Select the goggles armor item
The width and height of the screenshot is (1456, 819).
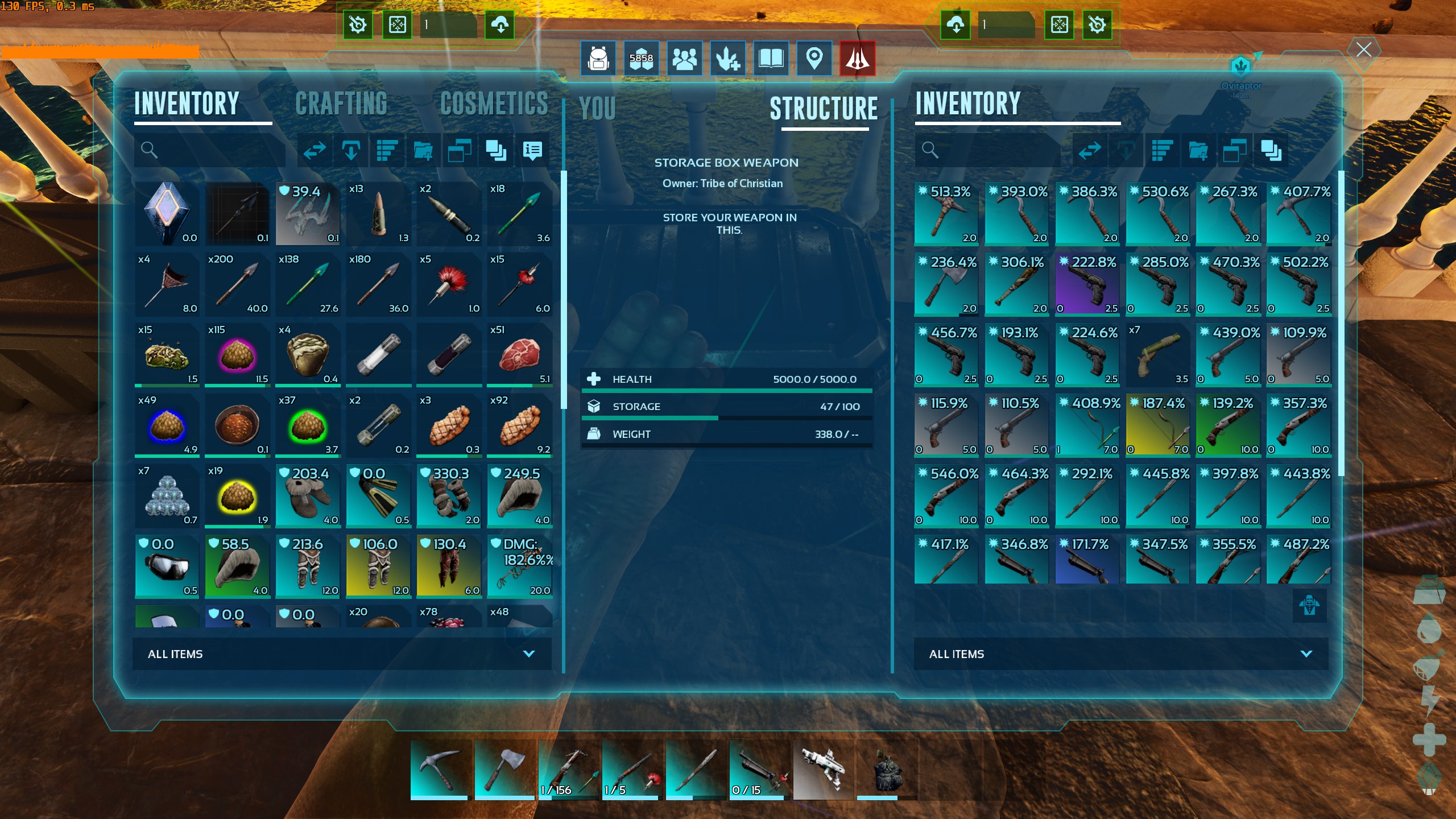click(167, 566)
